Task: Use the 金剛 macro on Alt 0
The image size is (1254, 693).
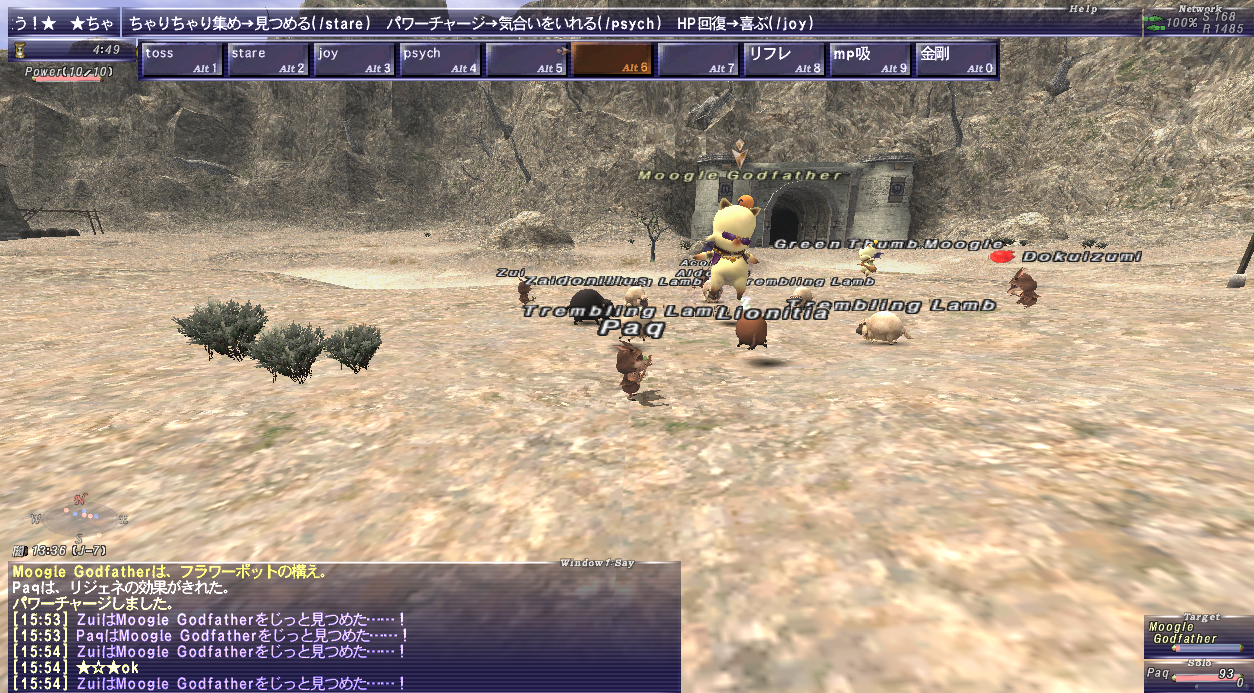Action: 956,60
